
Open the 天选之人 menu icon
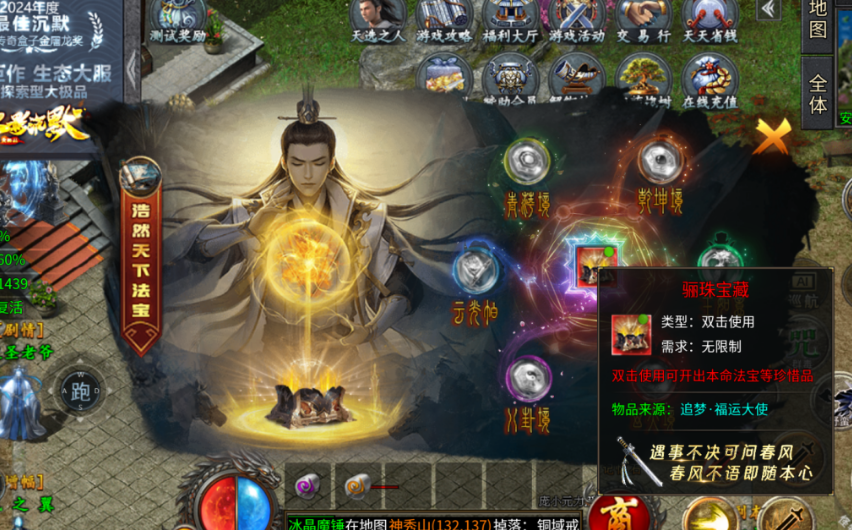(x=377, y=18)
